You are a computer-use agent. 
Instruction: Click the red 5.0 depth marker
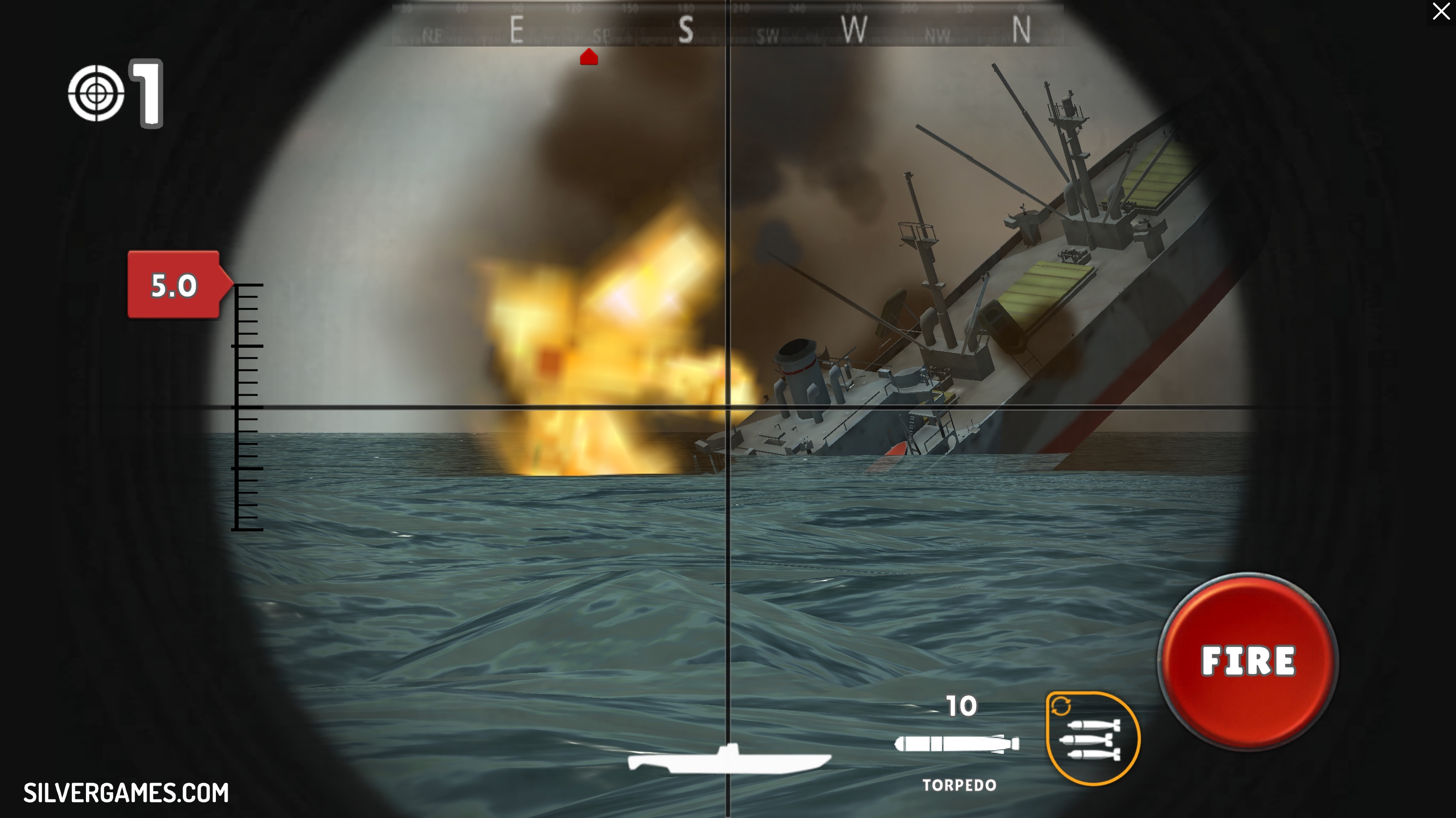click(x=174, y=285)
